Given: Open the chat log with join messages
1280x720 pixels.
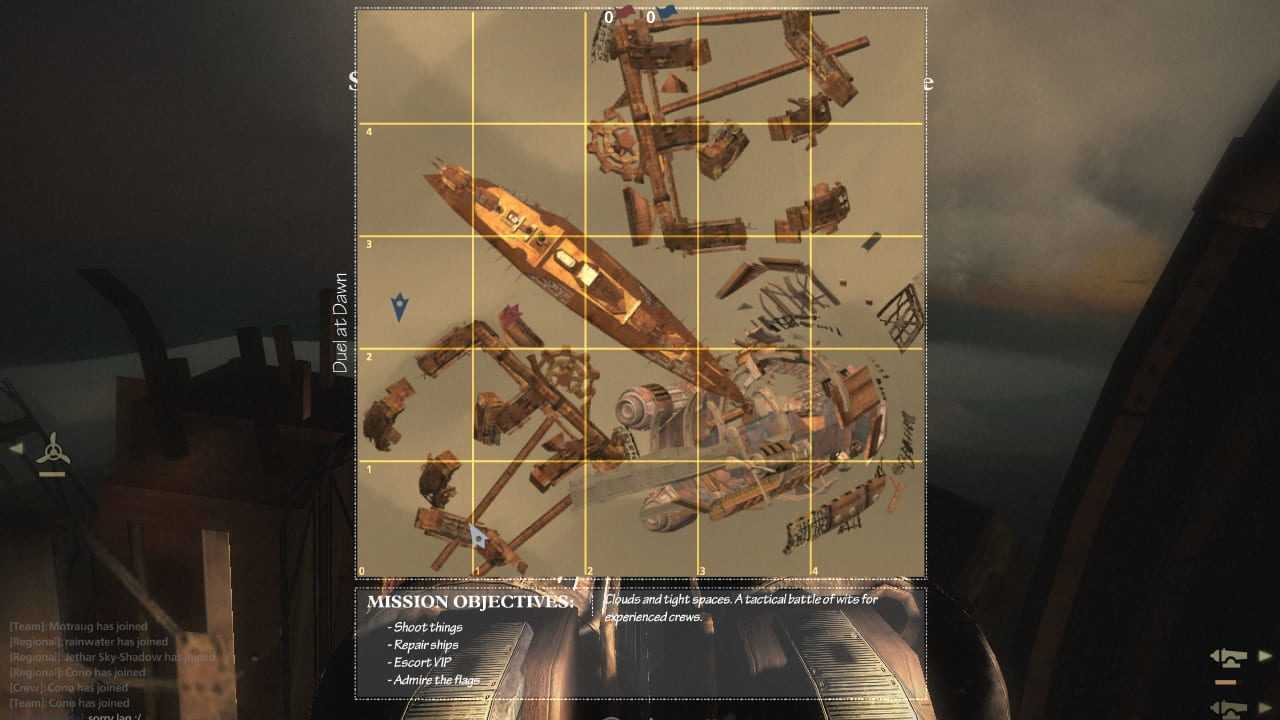Looking at the screenshot, I should 110,664.
